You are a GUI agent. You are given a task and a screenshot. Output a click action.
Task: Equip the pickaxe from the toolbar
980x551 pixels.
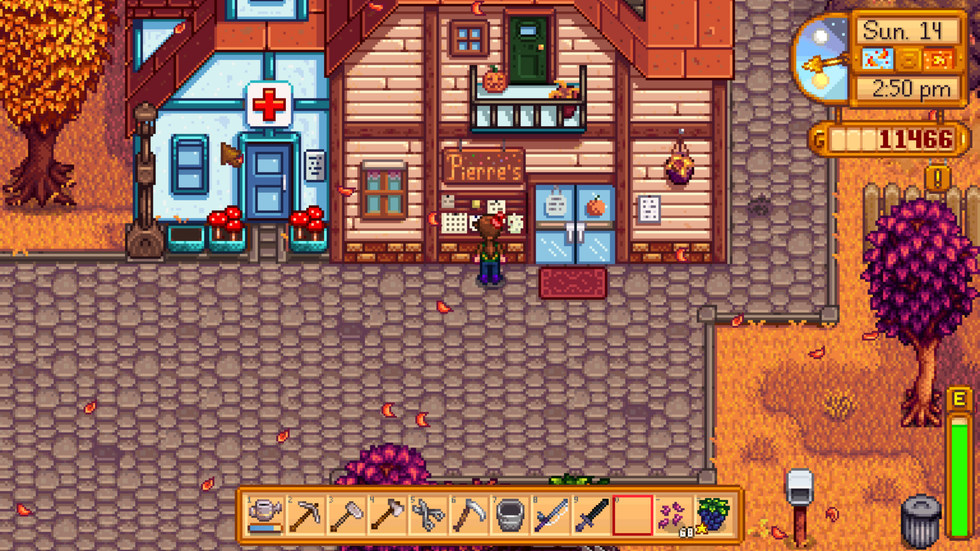[x=306, y=515]
